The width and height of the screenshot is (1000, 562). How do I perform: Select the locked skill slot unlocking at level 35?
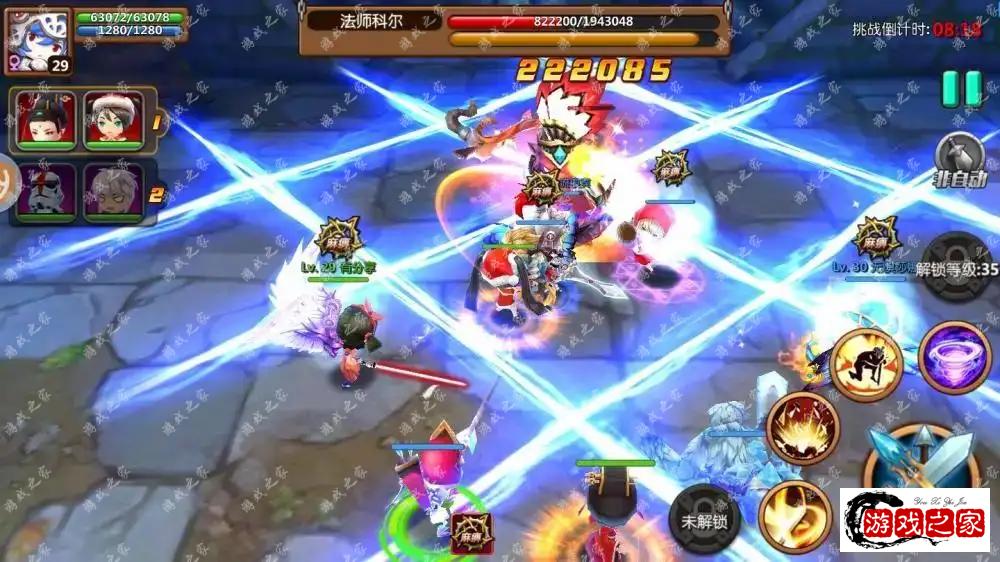(x=957, y=268)
